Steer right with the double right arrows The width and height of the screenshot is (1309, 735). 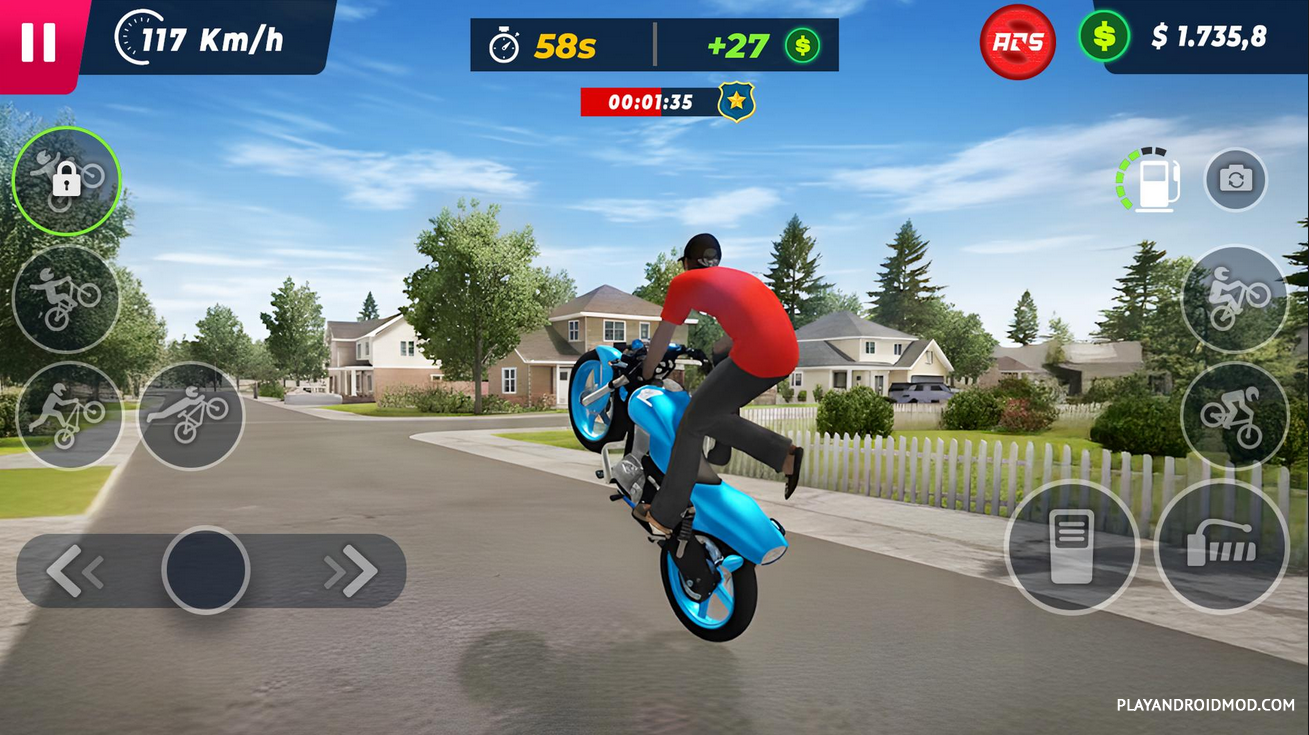coord(350,571)
